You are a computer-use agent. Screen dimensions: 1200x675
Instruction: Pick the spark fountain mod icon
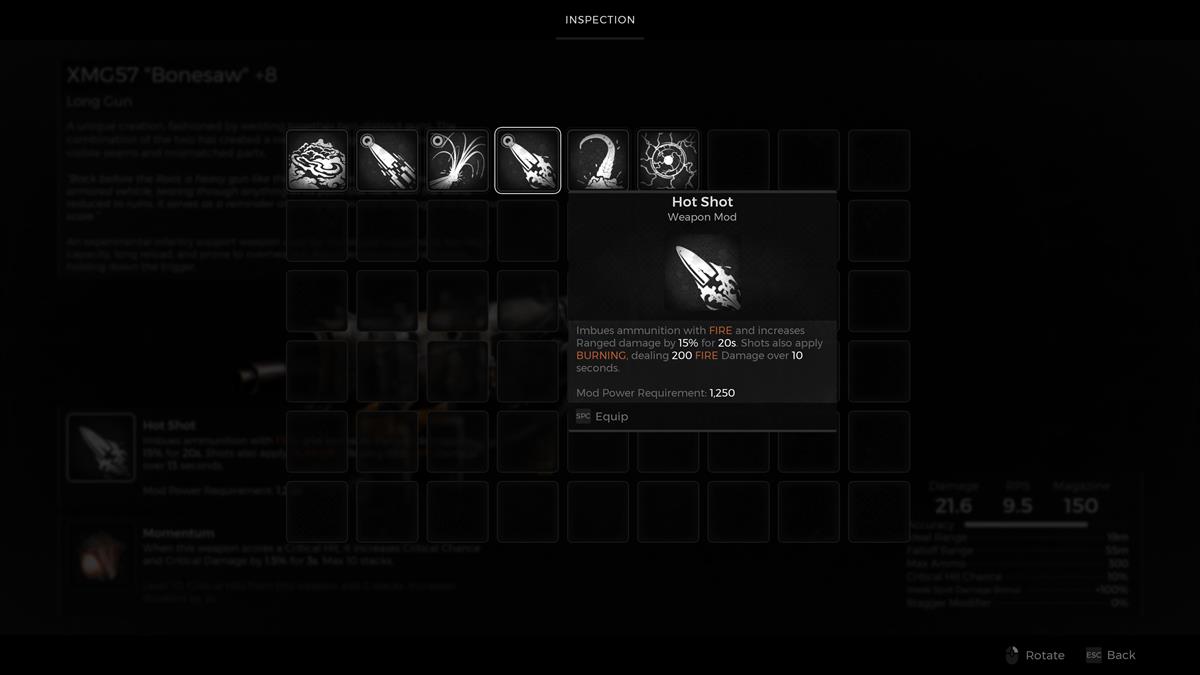[457, 160]
